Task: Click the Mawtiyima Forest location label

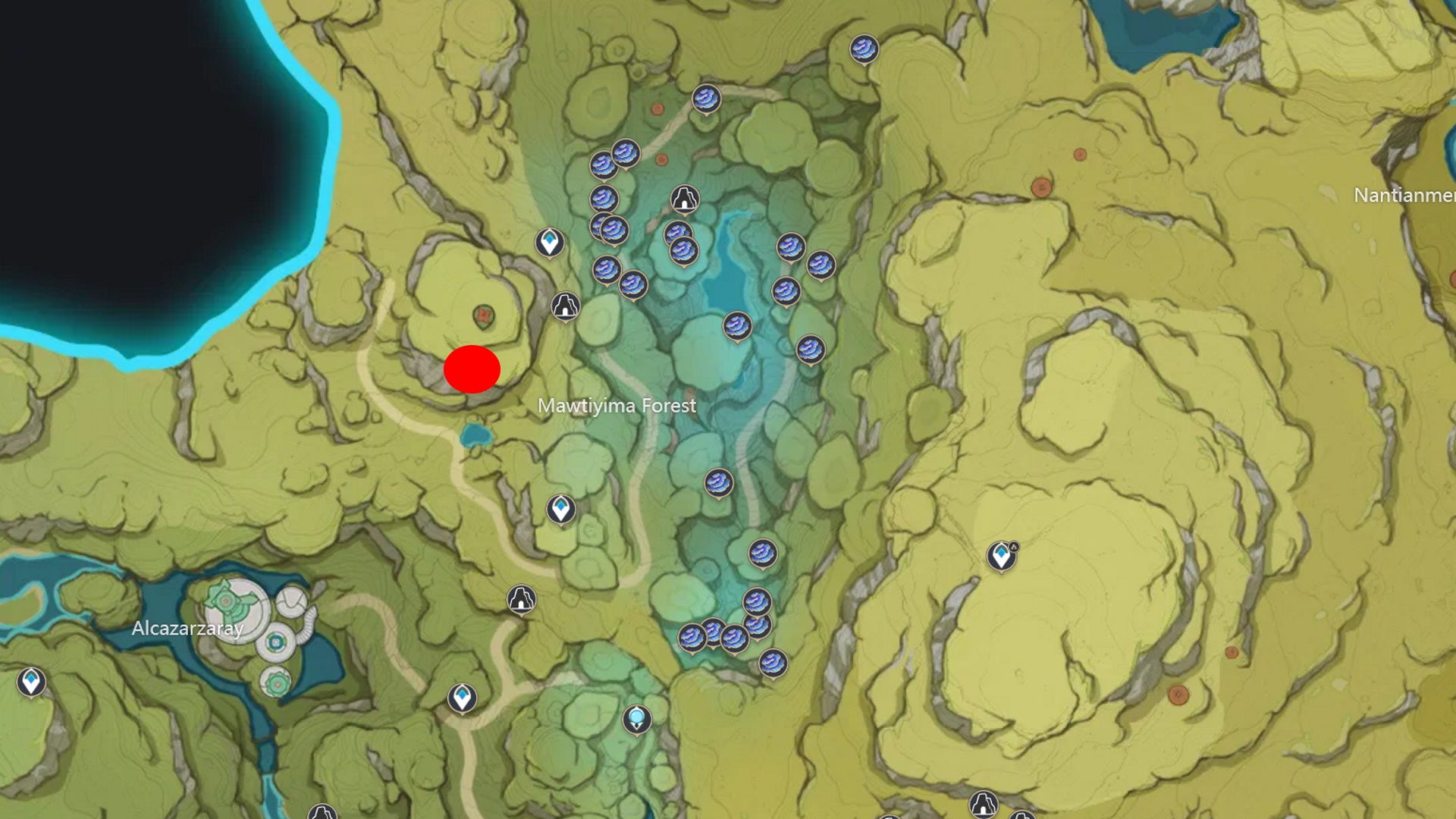Action: pos(618,406)
